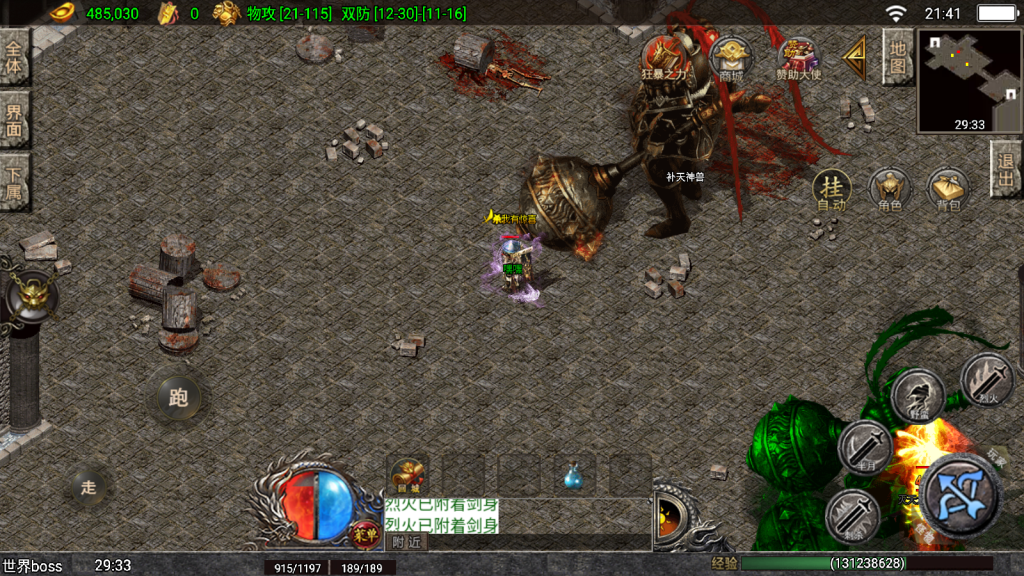Screen dimensions: 1024x576
Task: Open the 角色 character sheet
Action: pos(889,189)
